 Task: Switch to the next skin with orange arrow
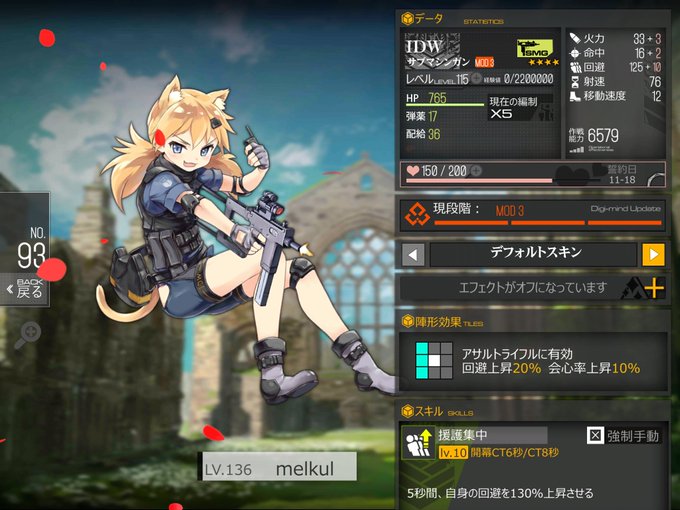pos(653,254)
